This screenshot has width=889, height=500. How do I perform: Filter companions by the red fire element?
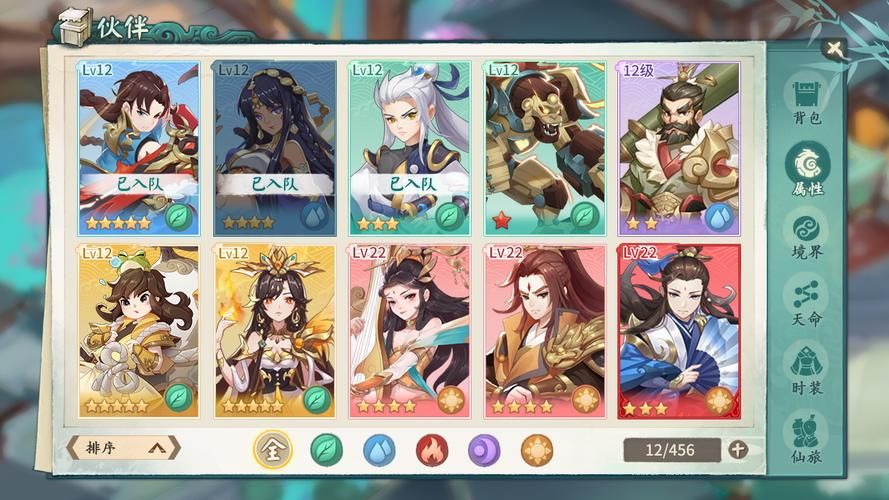[432, 450]
